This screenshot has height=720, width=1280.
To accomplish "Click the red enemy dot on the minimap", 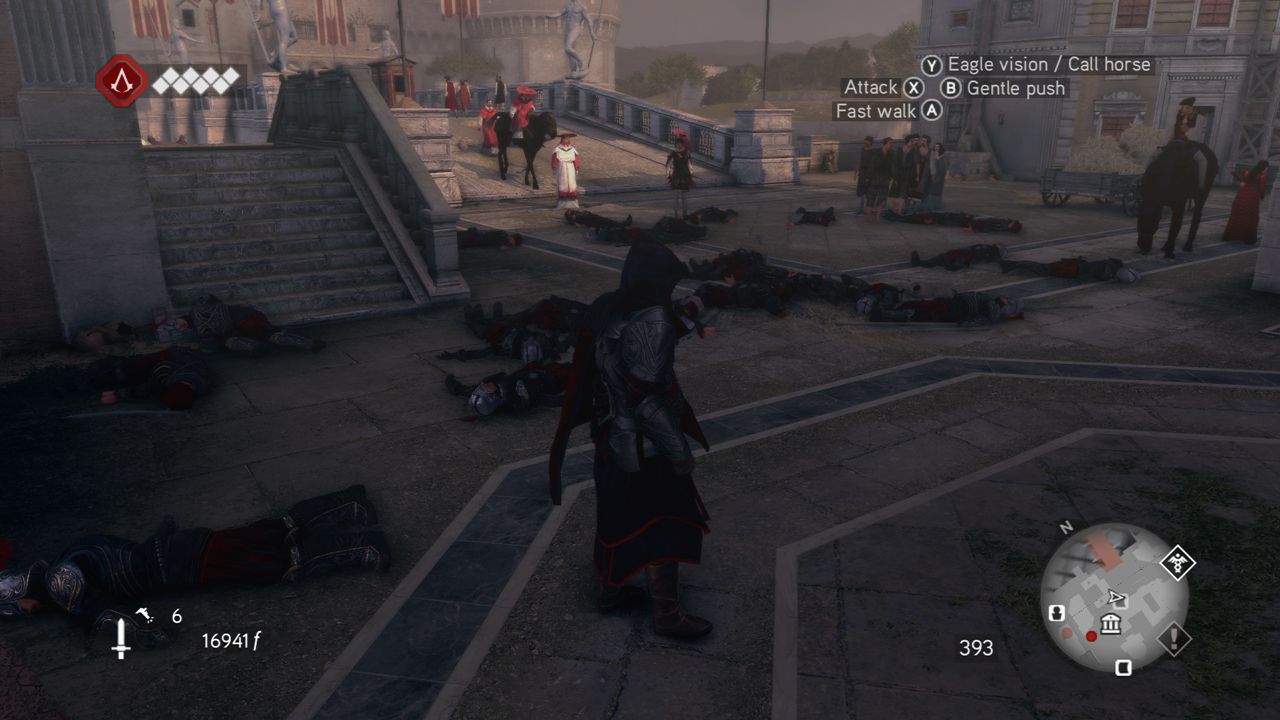I will [x=1091, y=635].
